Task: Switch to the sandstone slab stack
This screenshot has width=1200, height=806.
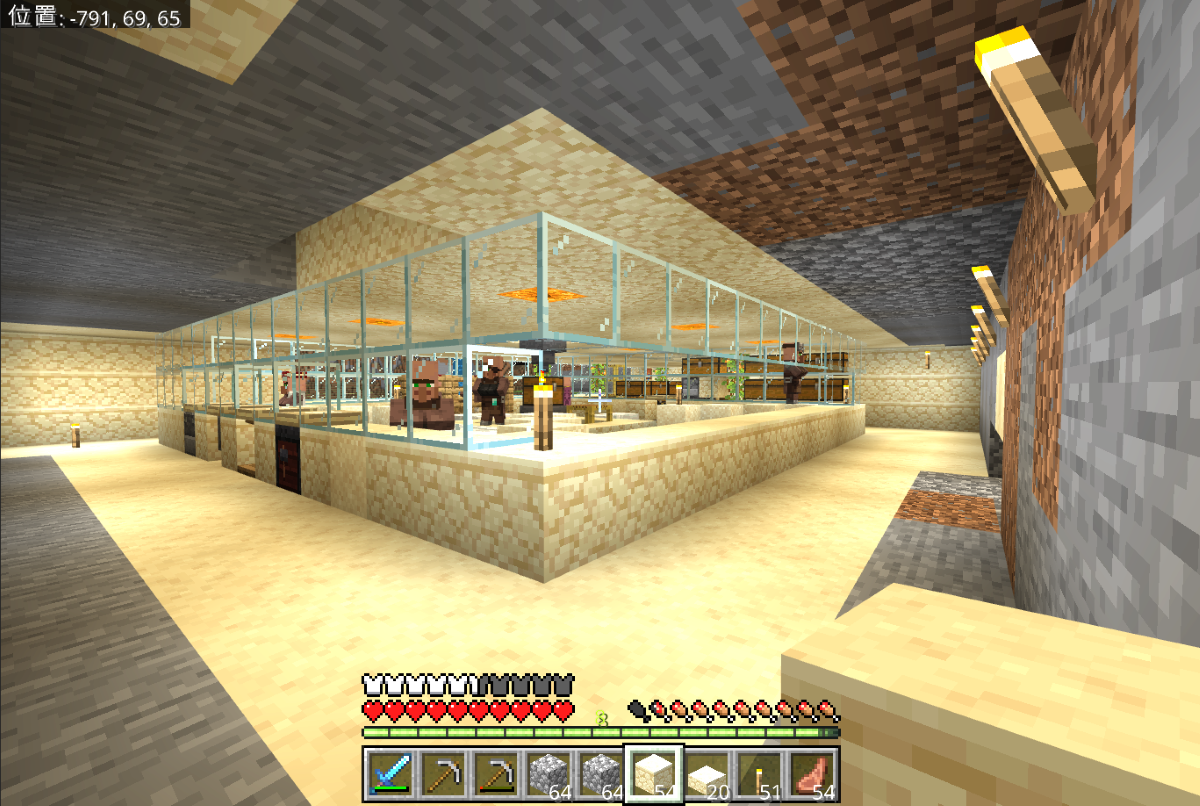Action: click(x=706, y=773)
